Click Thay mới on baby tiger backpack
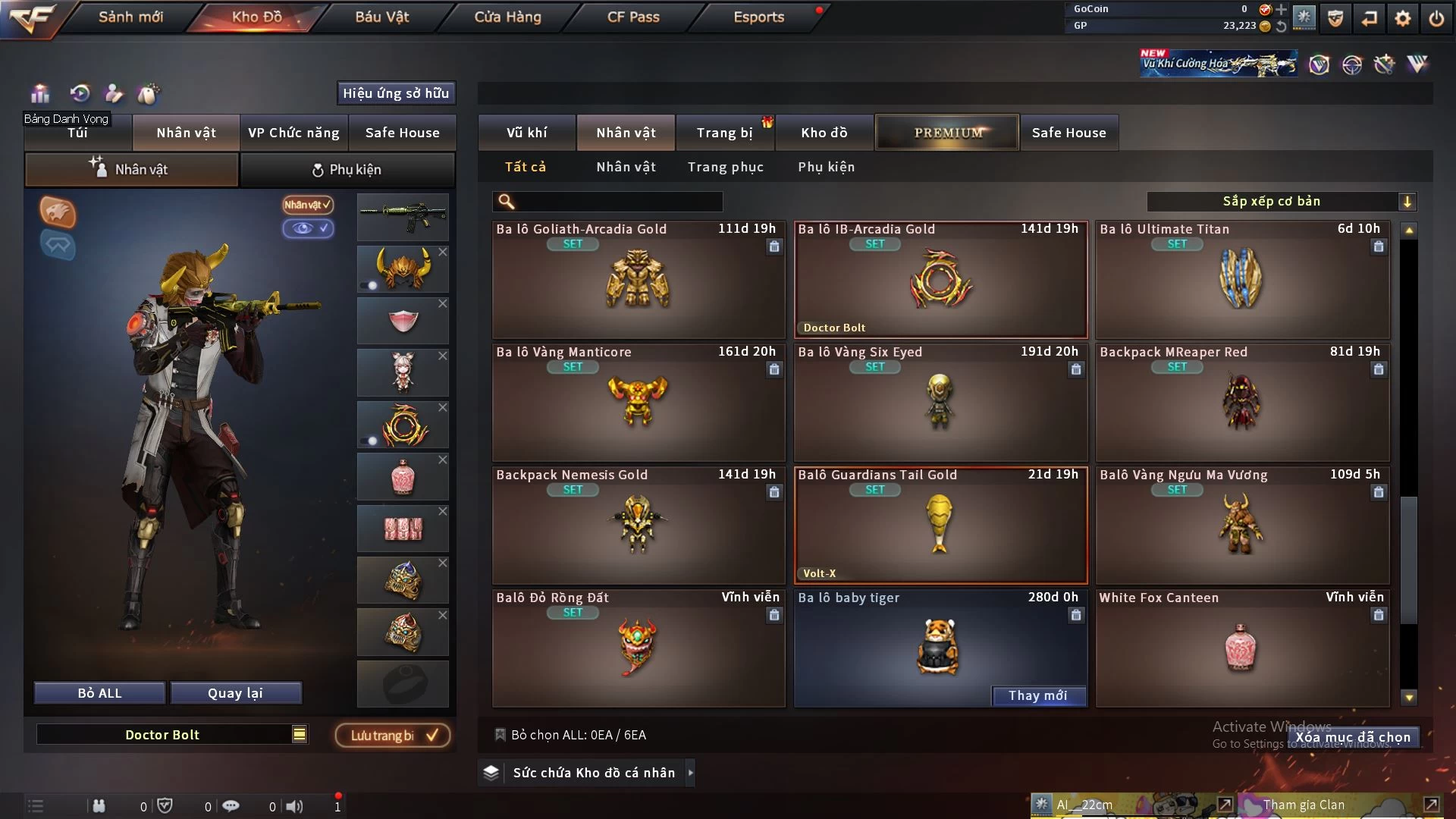The height and width of the screenshot is (819, 1456). point(1037,695)
